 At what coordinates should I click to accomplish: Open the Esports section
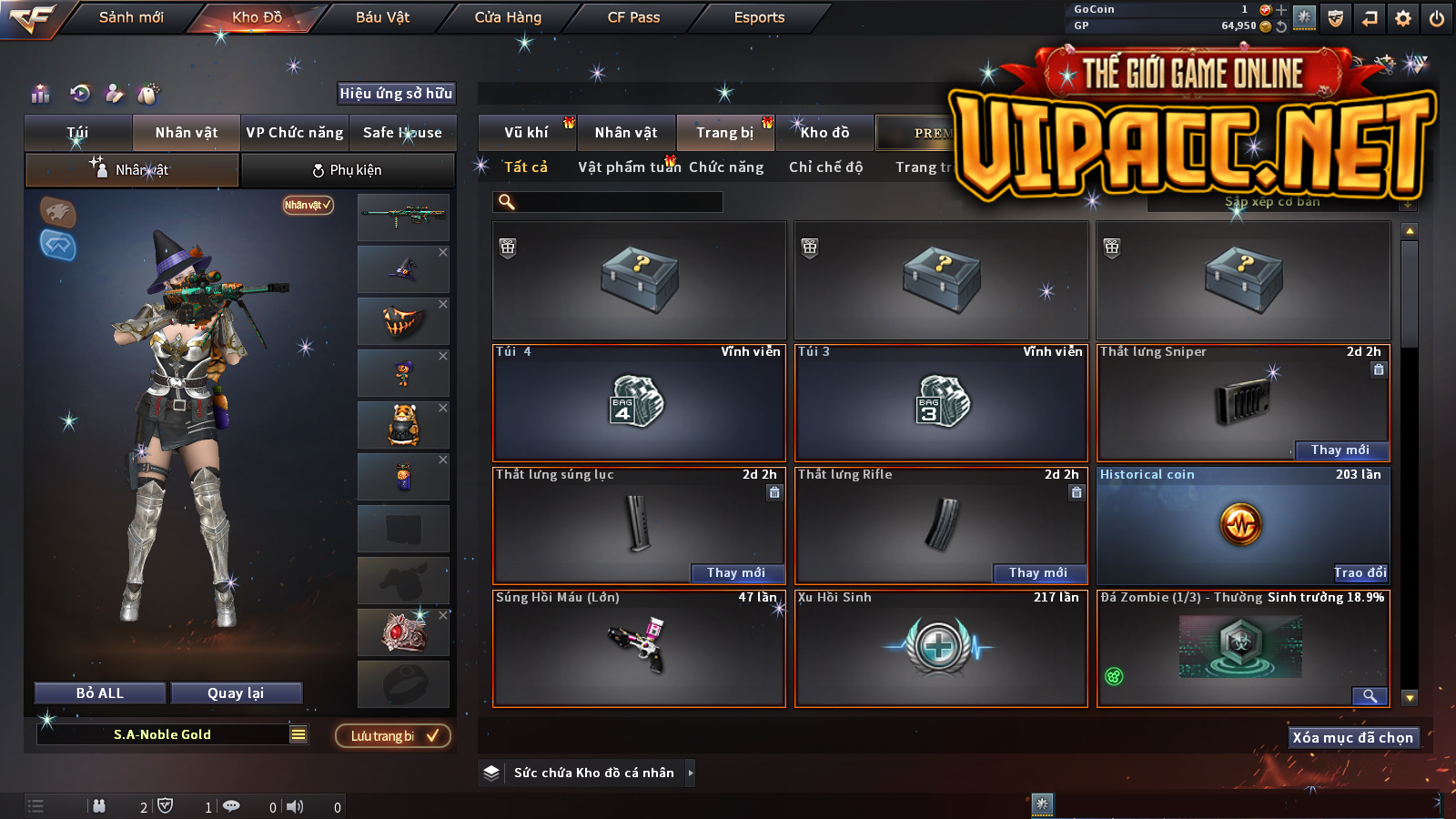(759, 17)
